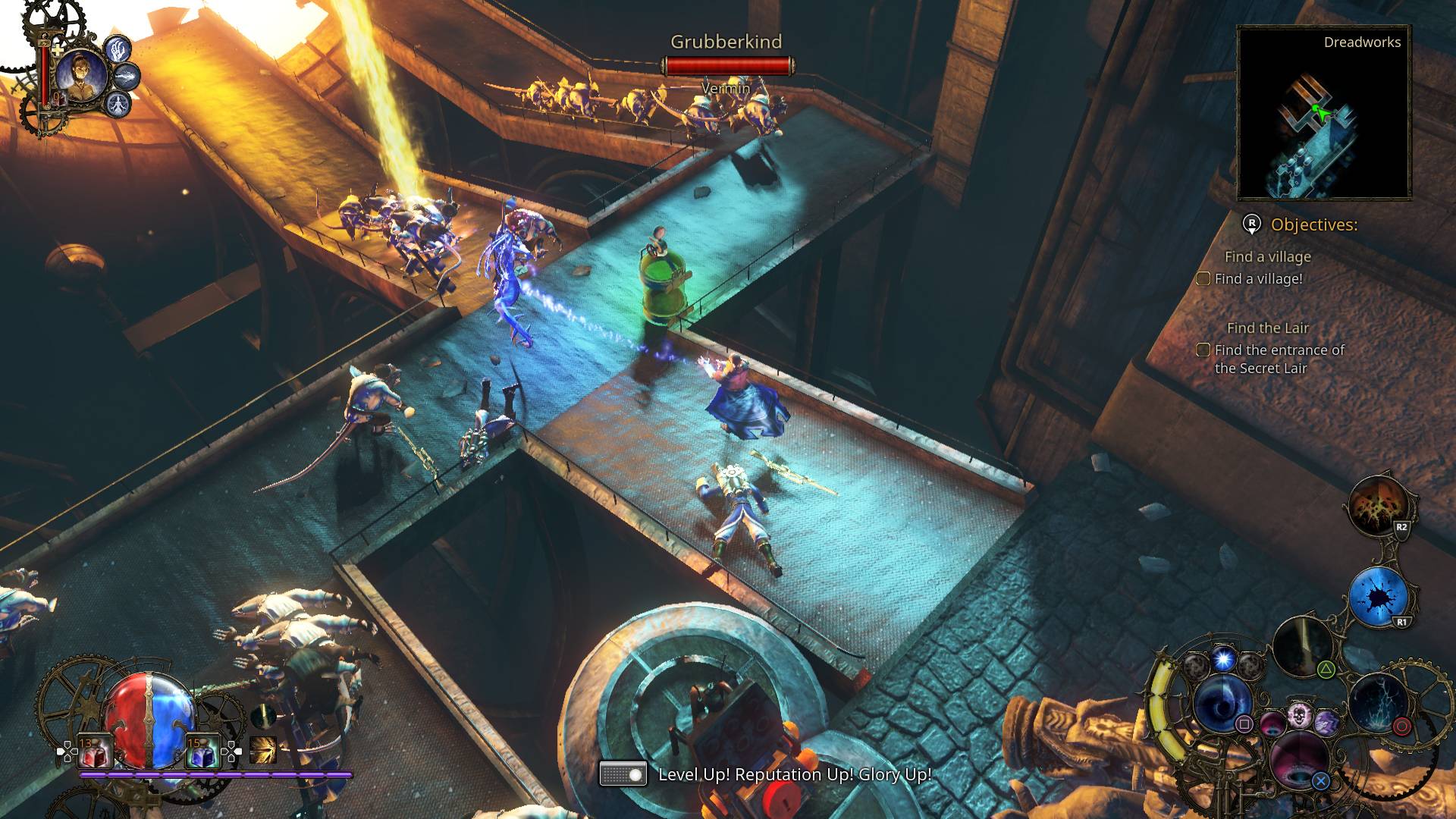
Task: Click the ghostly hand companion ability icon
Action: pos(118,49)
